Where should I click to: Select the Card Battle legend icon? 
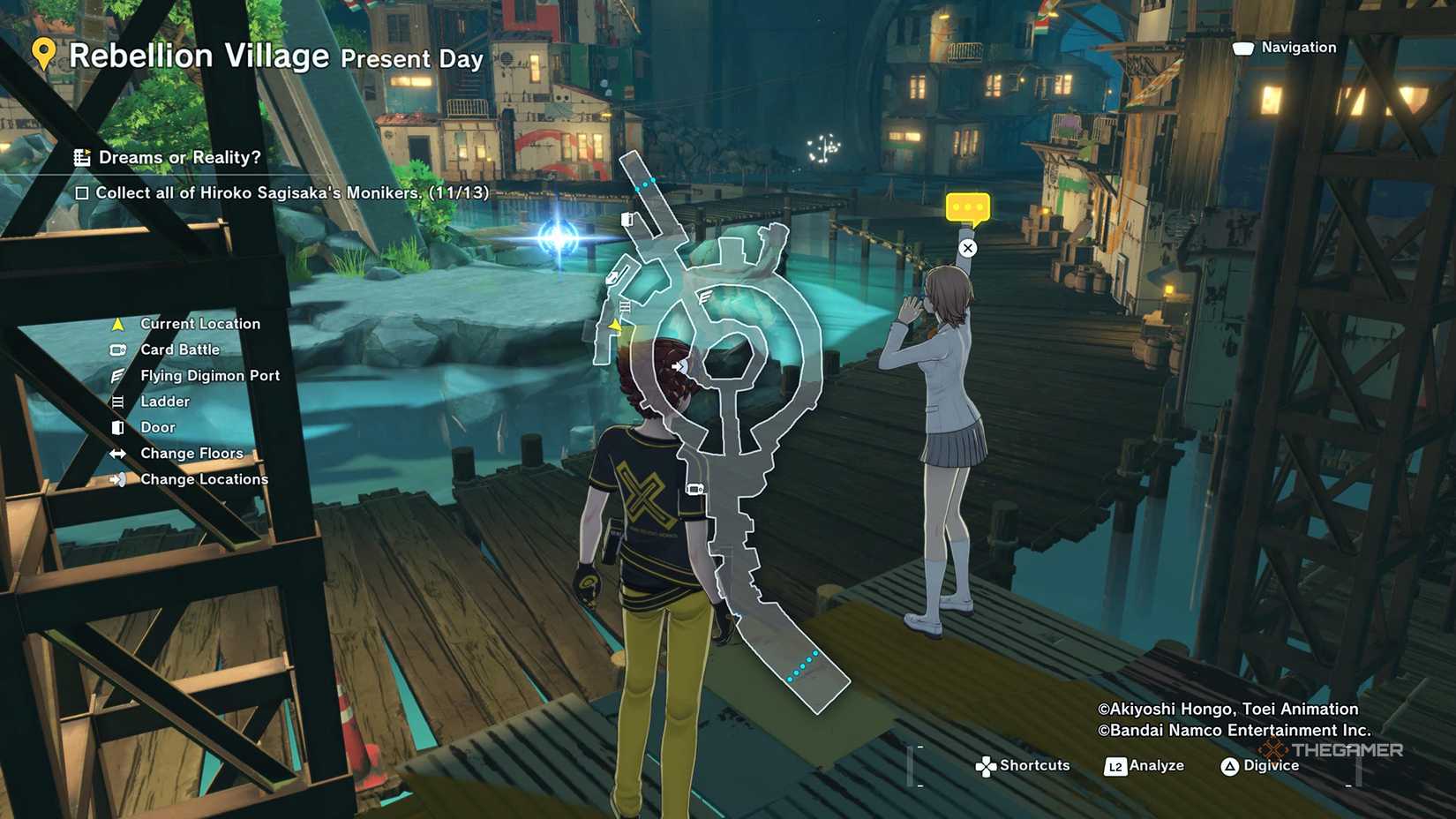pos(117,349)
